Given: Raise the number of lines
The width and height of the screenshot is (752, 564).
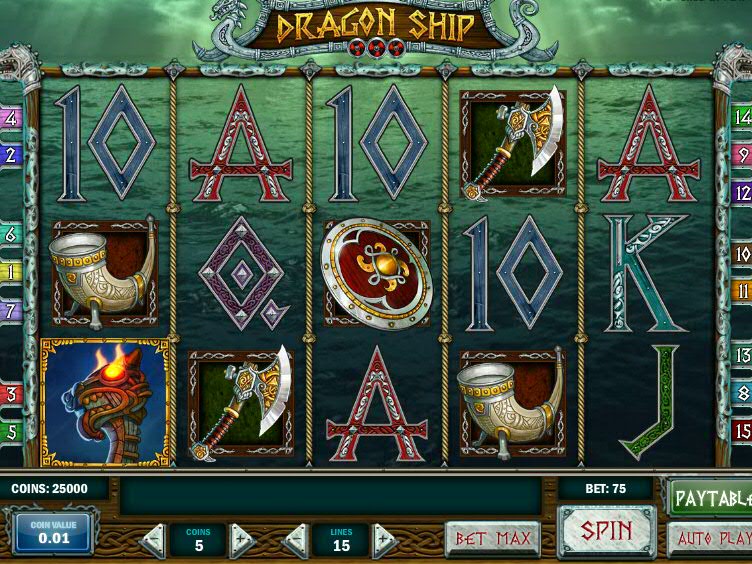Looking at the screenshot, I should tap(385, 541).
